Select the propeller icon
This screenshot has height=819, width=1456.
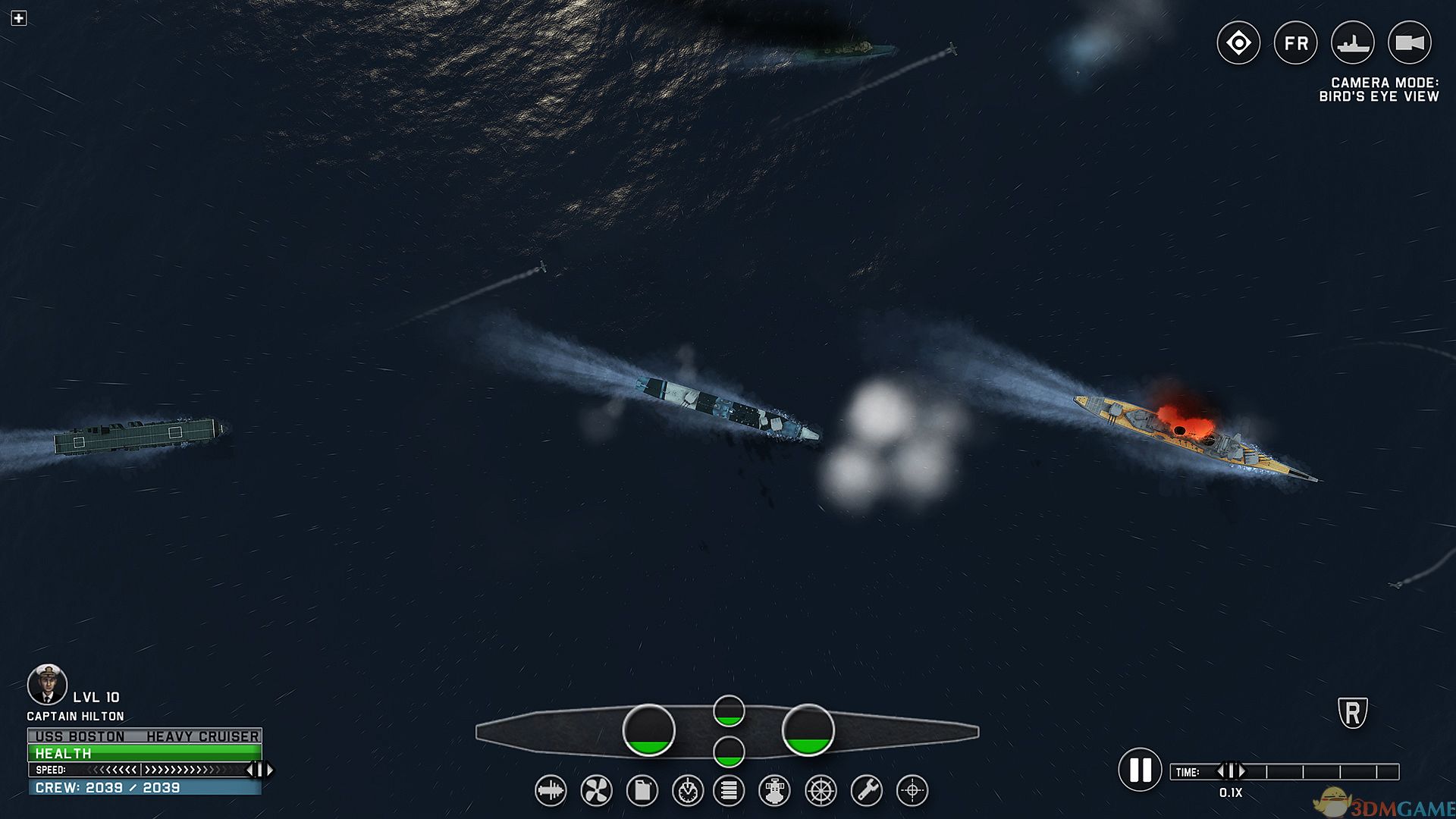pyautogui.click(x=596, y=791)
